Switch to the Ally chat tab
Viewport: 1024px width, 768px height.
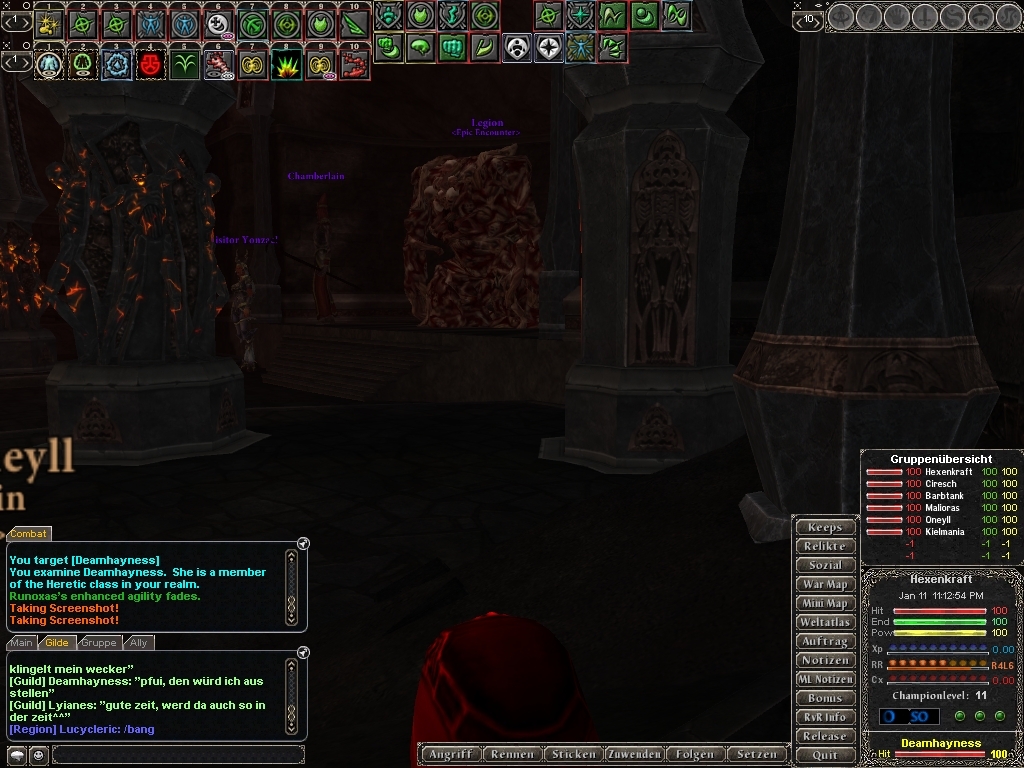coord(138,643)
